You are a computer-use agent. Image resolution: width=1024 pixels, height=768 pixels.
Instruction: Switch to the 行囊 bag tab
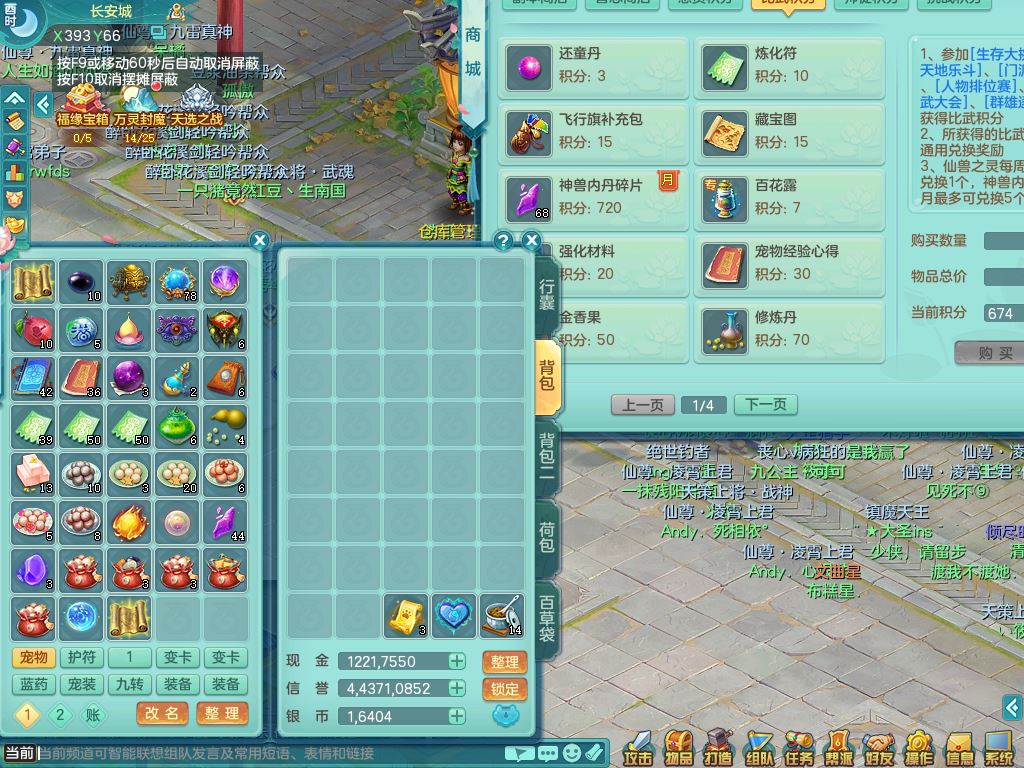[x=548, y=288]
